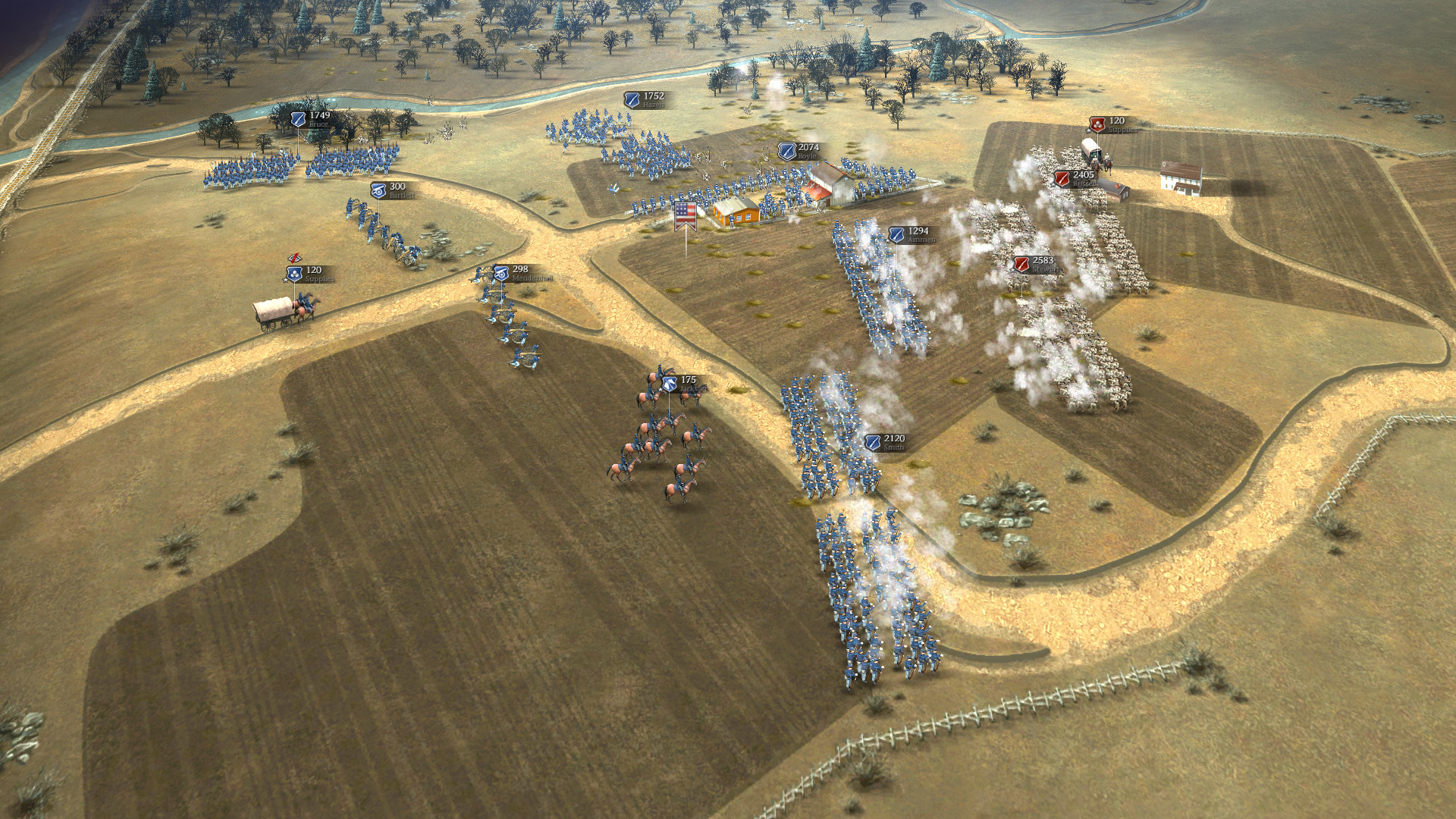Select the blue Union Supplies shield icon
Viewport: 1456px width, 819px height.
pyautogui.click(x=295, y=275)
